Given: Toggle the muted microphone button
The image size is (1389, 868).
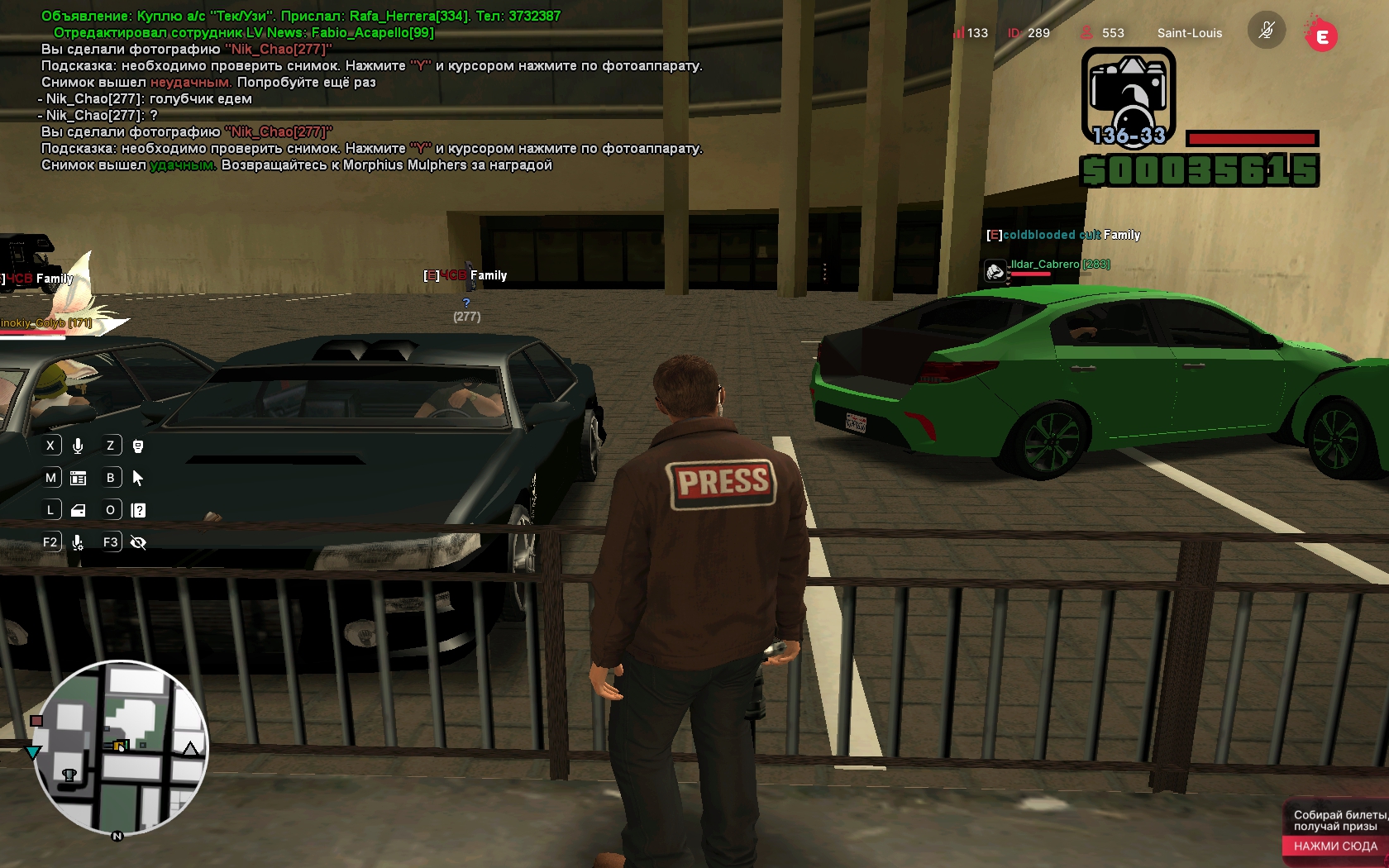Looking at the screenshot, I should click(1266, 32).
